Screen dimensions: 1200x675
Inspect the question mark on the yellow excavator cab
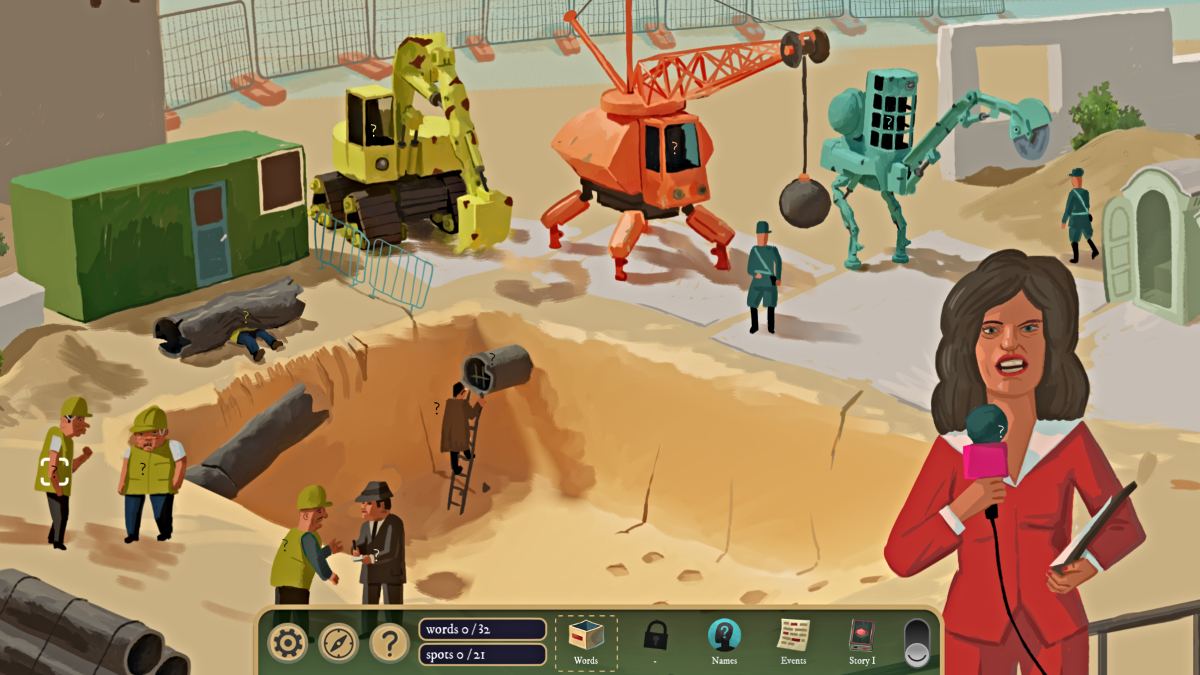point(373,129)
